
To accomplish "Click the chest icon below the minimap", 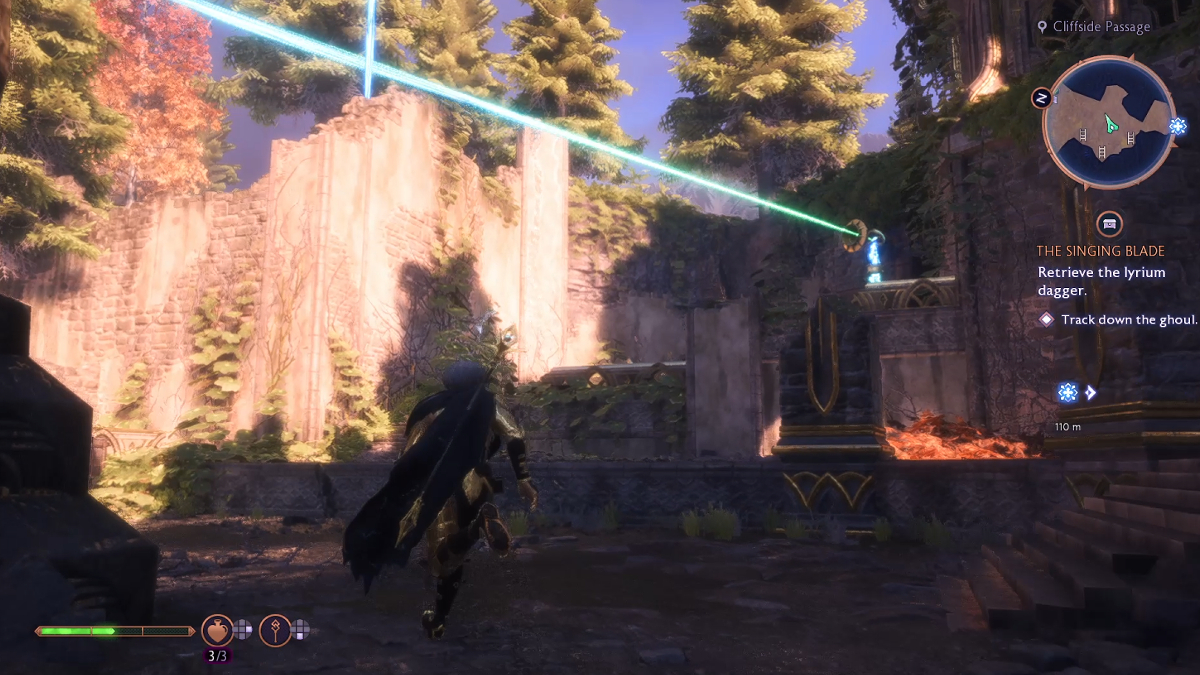I will [1108, 223].
